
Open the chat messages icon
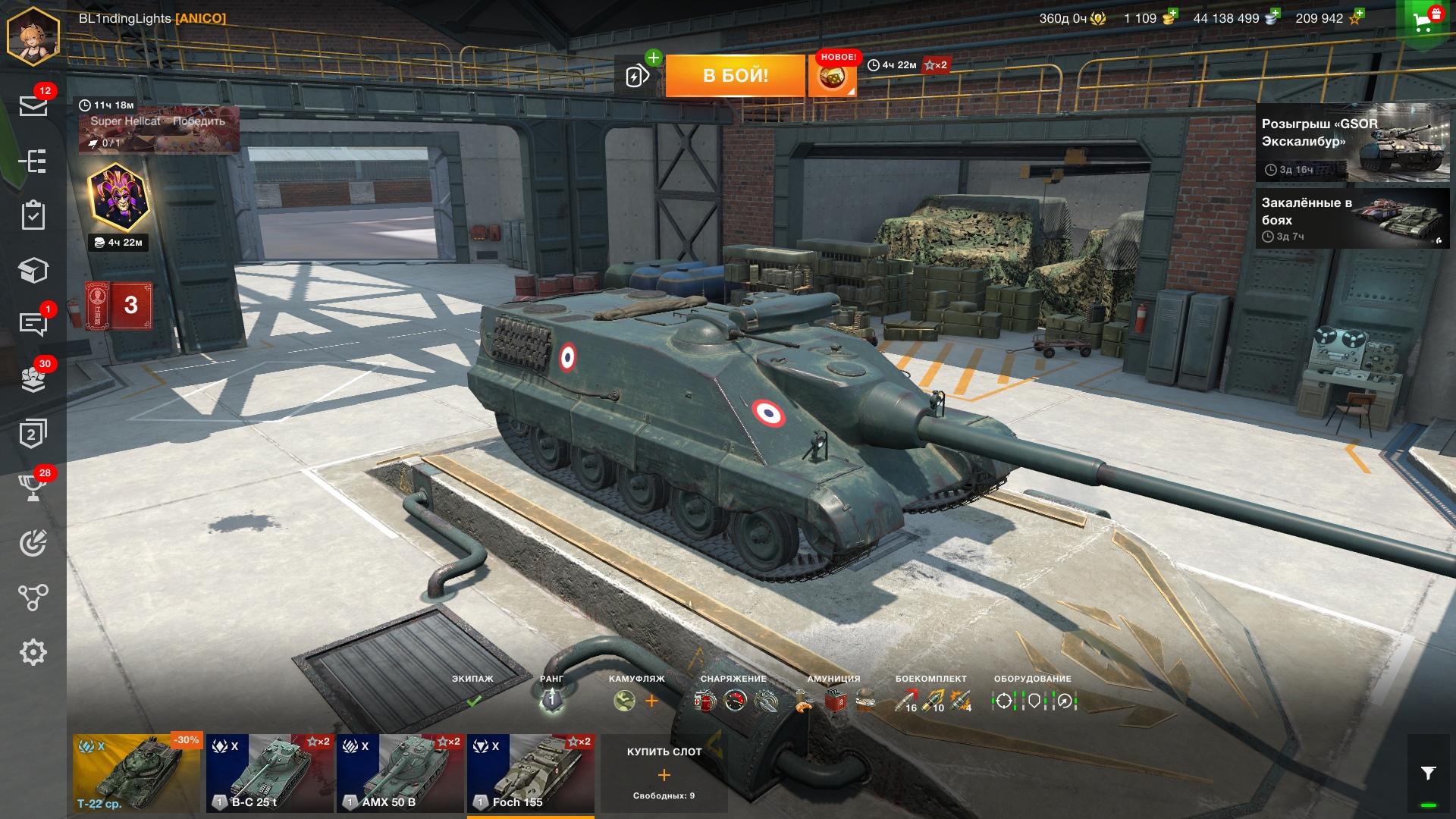[x=33, y=324]
